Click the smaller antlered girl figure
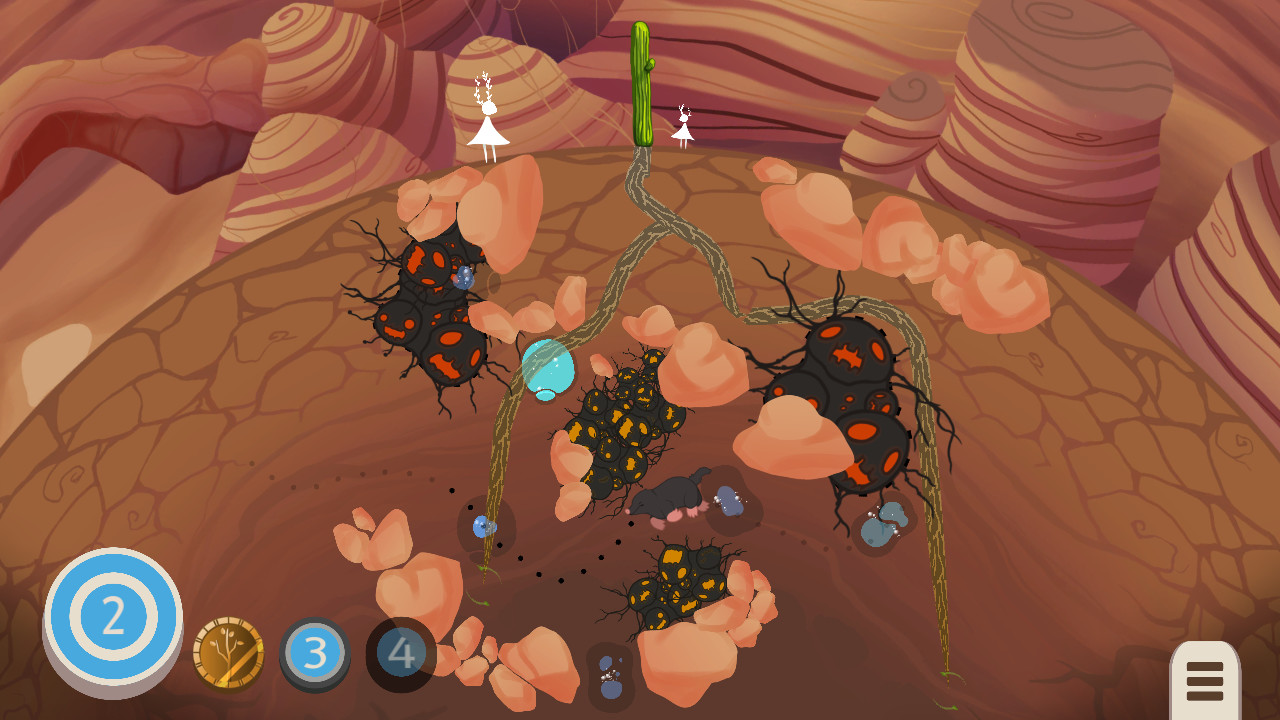The image size is (1280, 720). pyautogui.click(x=681, y=130)
